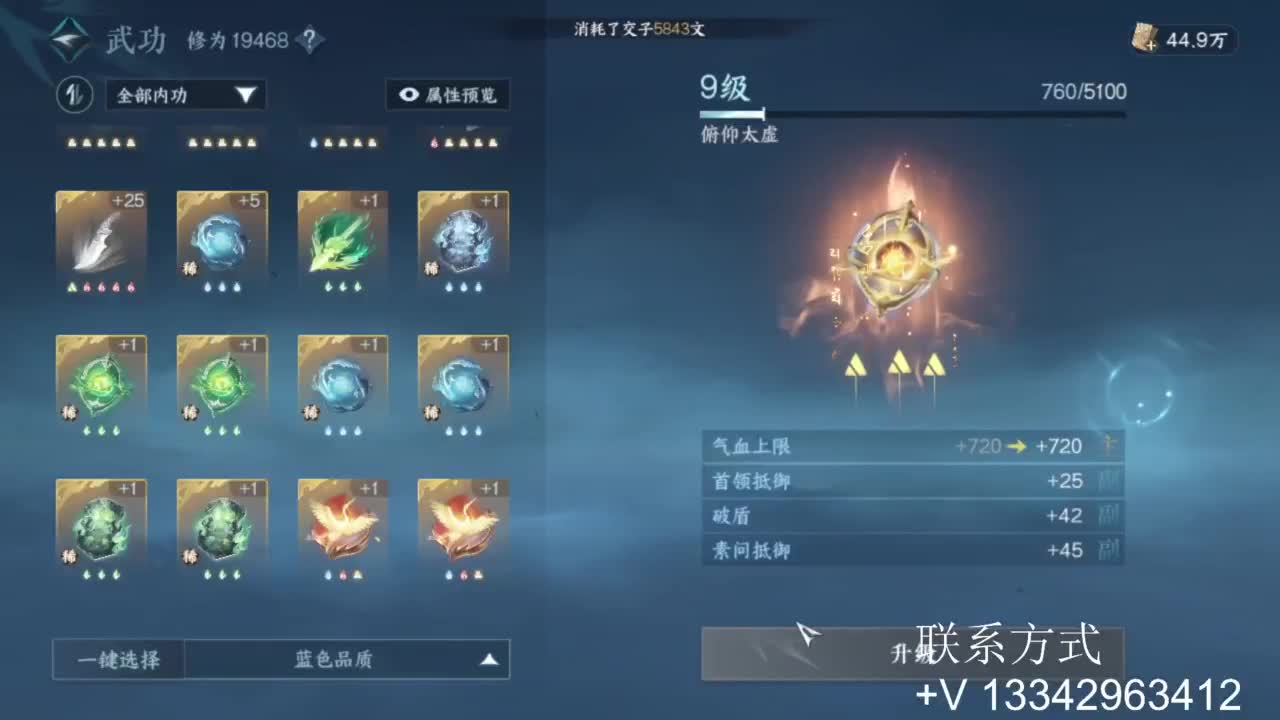
Task: Toggle the rare blue water orb skill
Action: coord(341,385)
